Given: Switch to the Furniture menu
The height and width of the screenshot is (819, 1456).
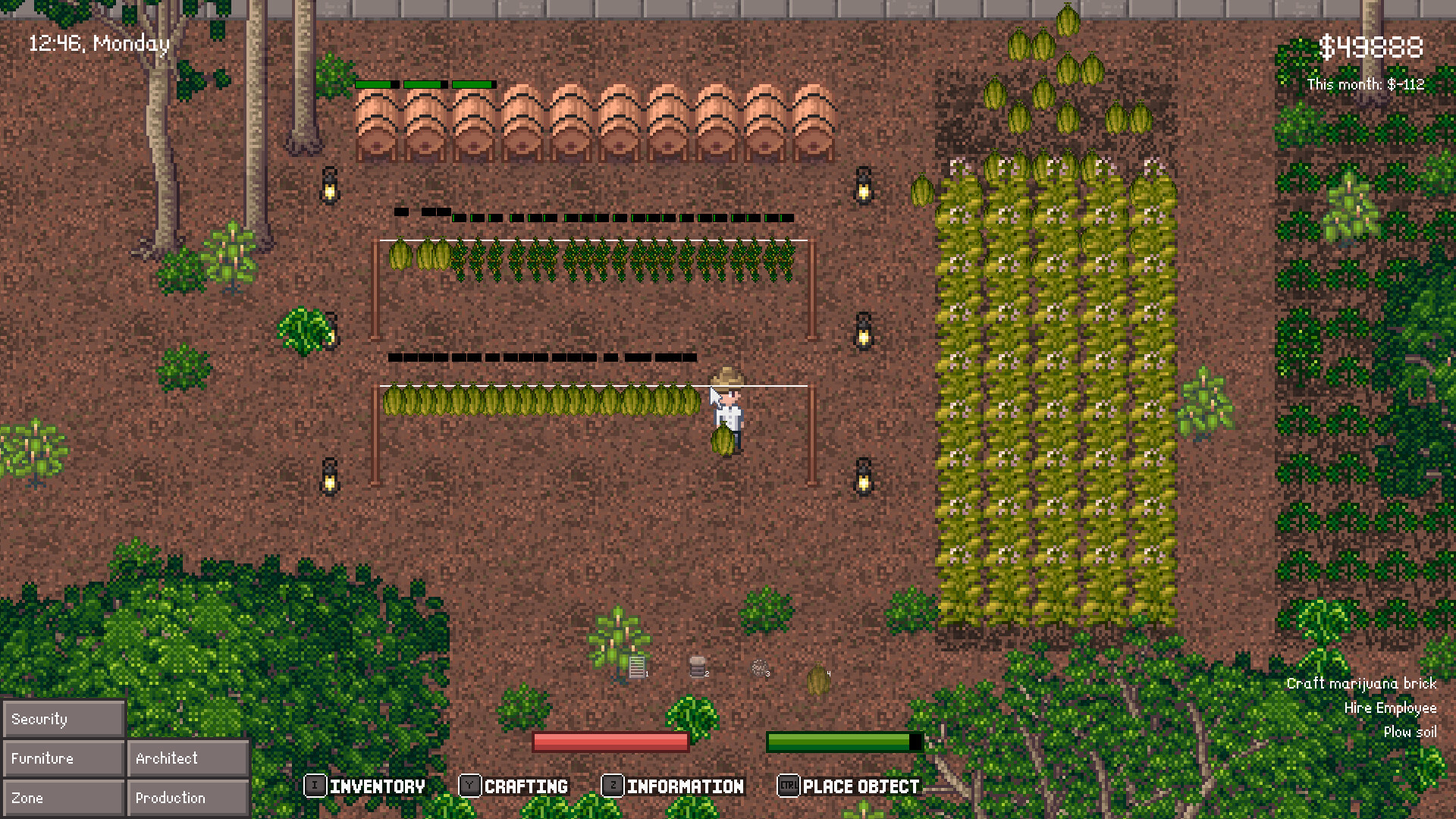Looking at the screenshot, I should click(63, 758).
